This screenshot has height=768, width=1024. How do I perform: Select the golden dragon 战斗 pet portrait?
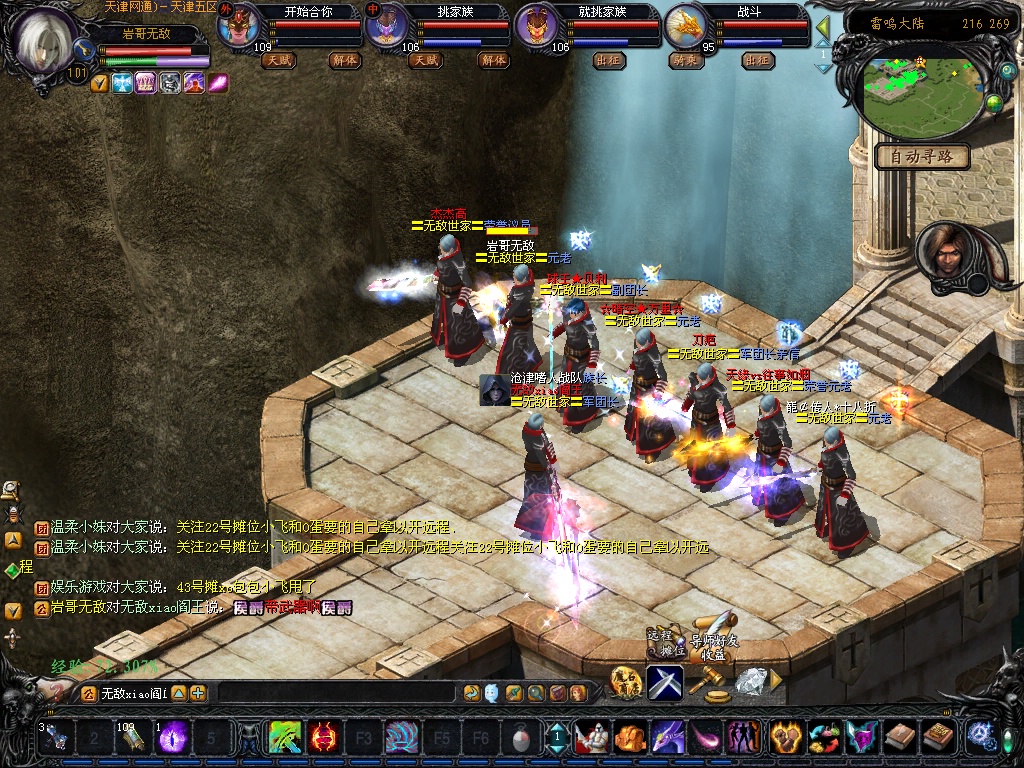688,26
